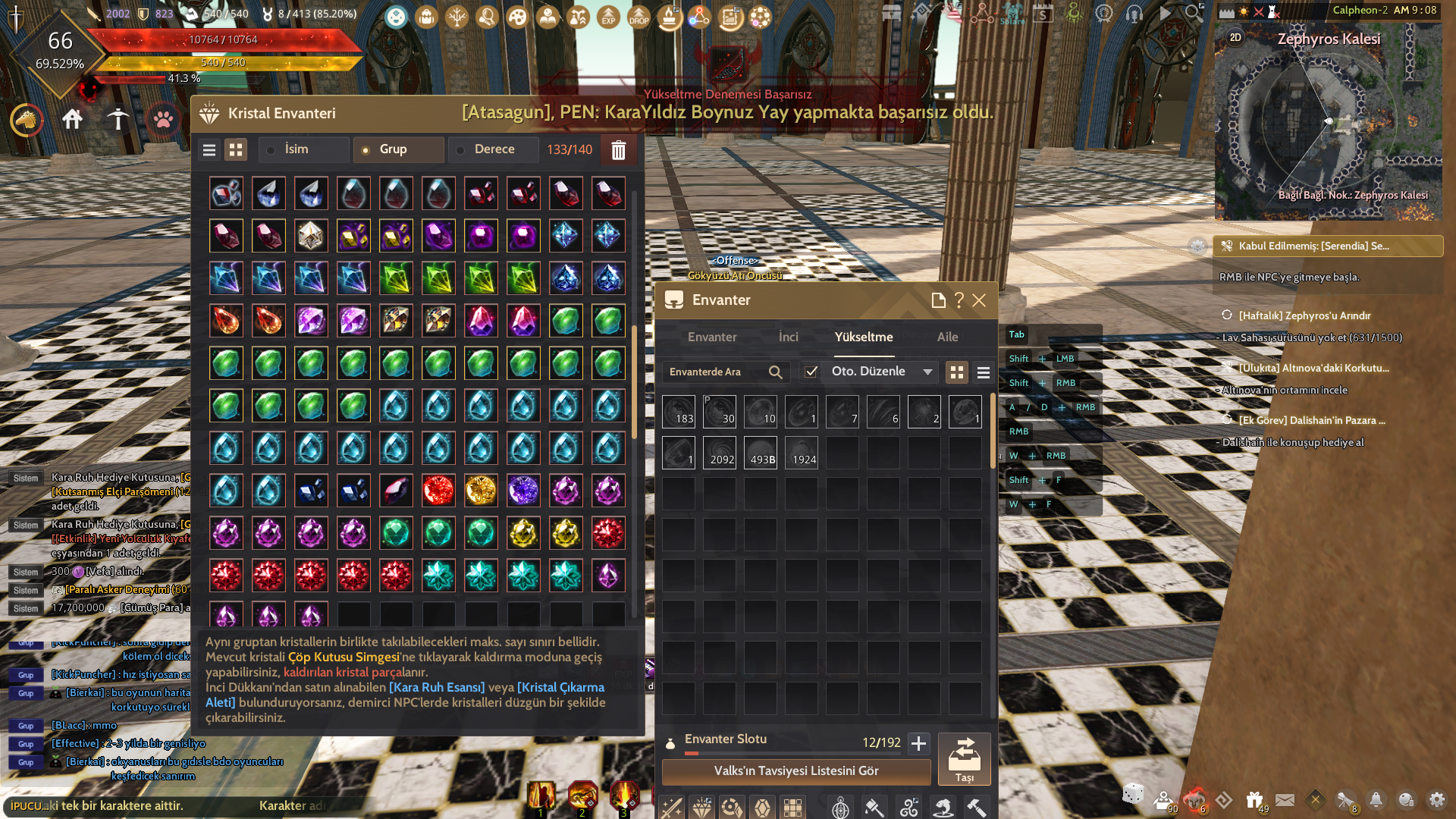This screenshot has height=819, width=1456.
Task: Open the skill tree icon in top toolbar
Action: [x=457, y=17]
